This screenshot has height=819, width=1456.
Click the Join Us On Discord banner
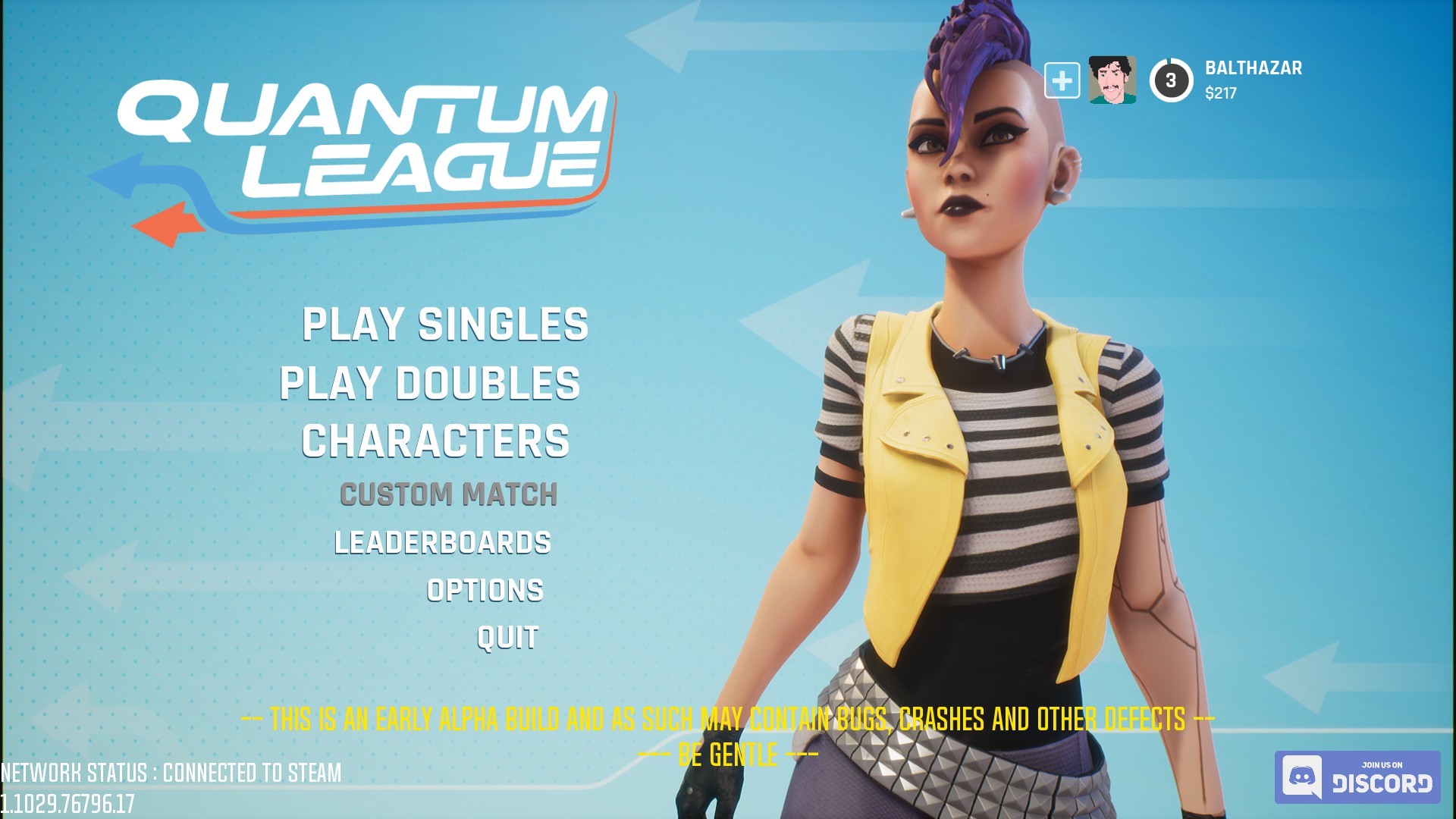point(1357,775)
